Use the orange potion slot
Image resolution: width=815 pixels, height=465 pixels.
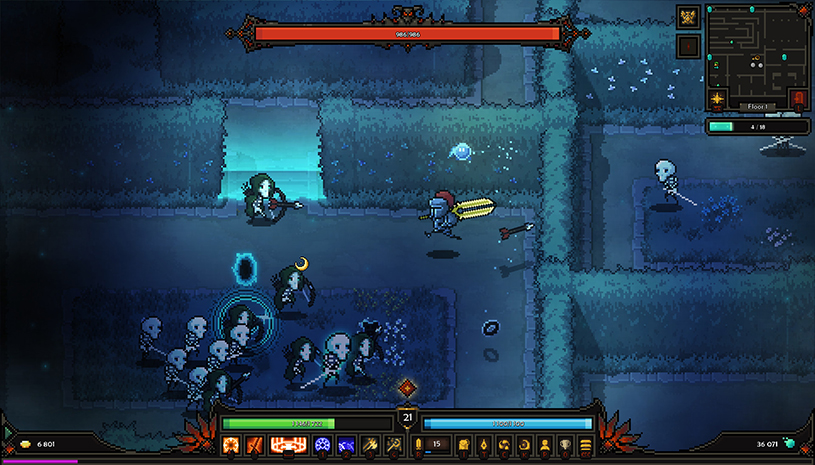tap(418, 444)
